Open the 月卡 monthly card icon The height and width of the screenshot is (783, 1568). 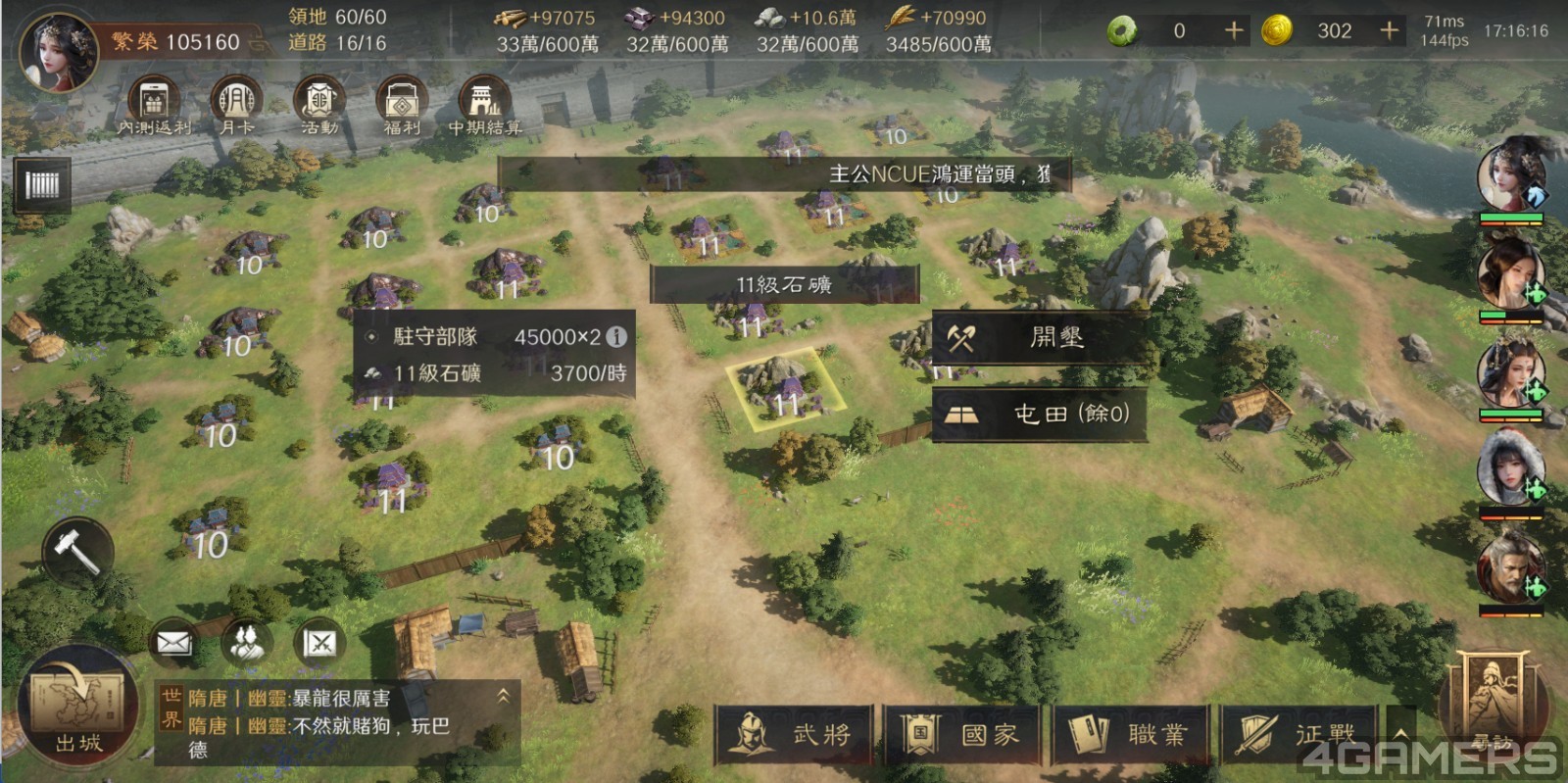[236, 104]
